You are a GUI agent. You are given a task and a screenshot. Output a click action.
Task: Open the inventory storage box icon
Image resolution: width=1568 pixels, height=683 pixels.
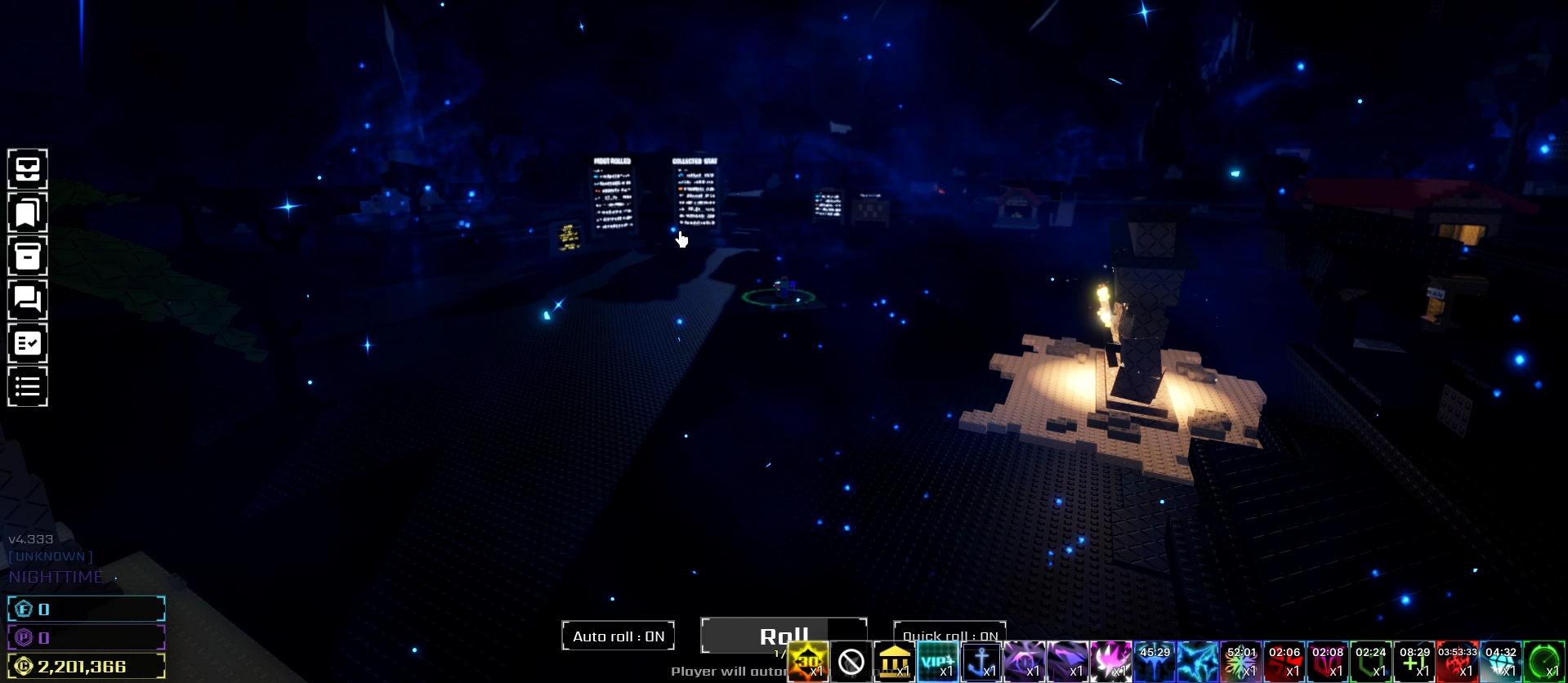pos(27,257)
